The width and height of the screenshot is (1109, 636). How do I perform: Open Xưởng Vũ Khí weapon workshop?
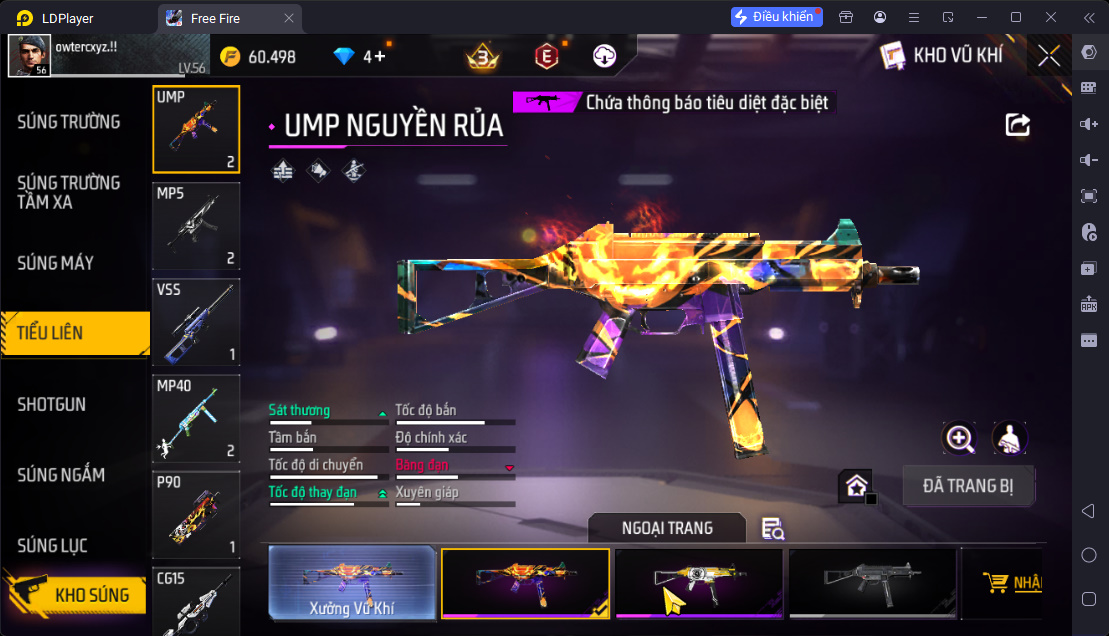tap(352, 583)
